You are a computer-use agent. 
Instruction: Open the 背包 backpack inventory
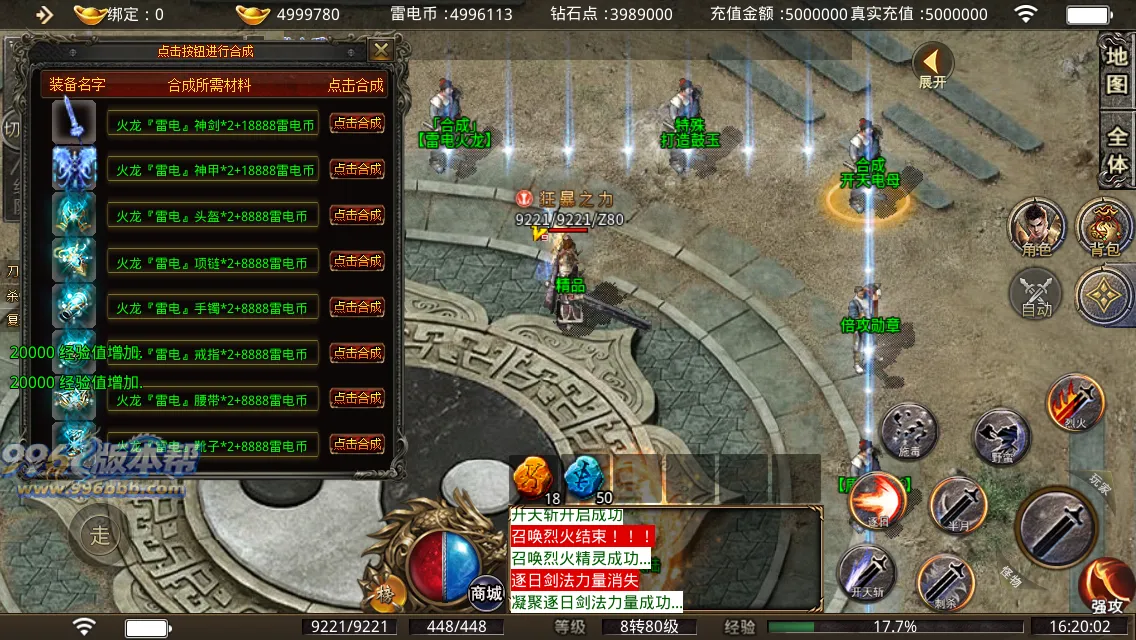point(1104,226)
